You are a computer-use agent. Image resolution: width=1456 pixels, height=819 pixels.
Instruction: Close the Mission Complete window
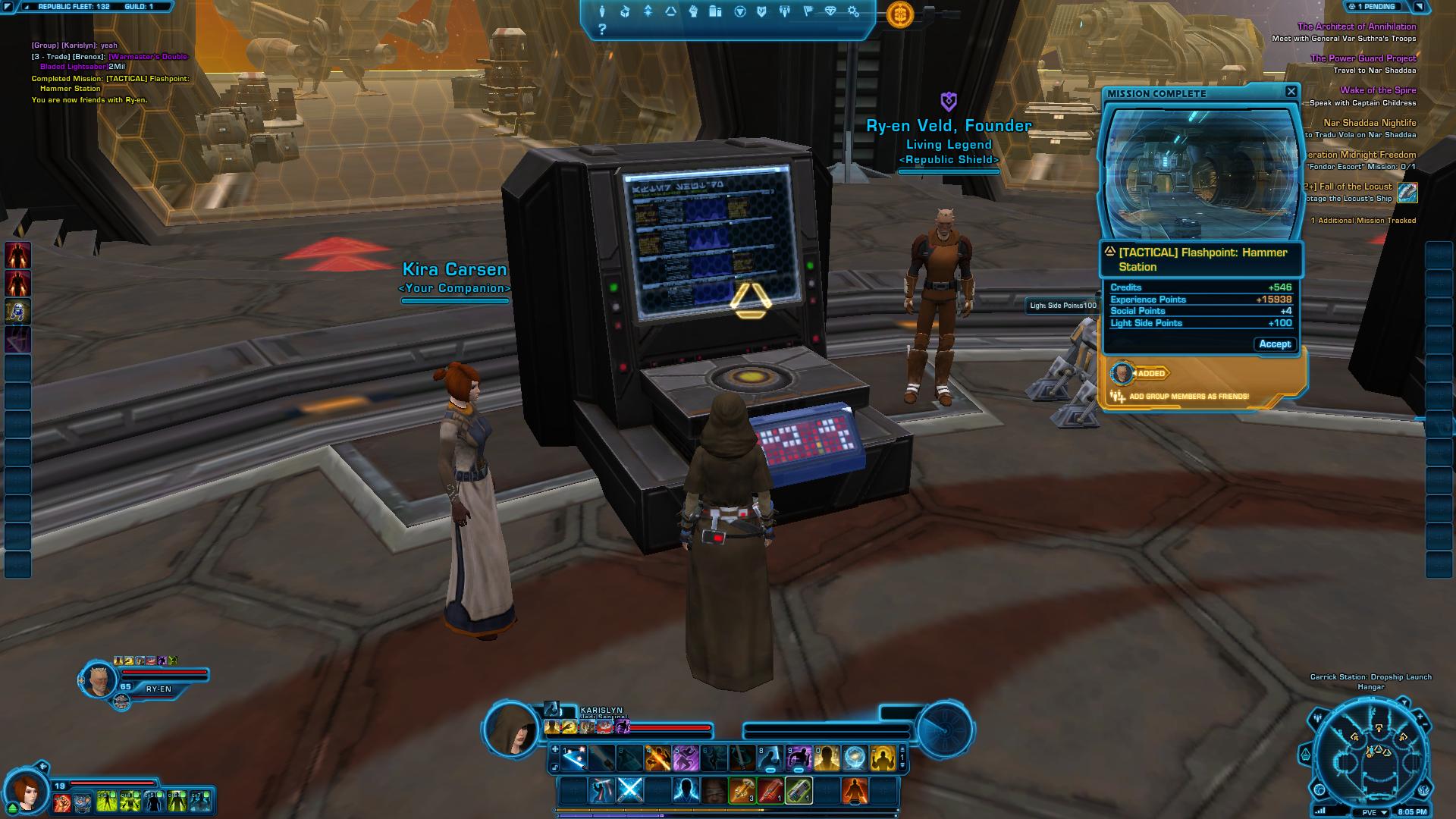tap(1291, 92)
